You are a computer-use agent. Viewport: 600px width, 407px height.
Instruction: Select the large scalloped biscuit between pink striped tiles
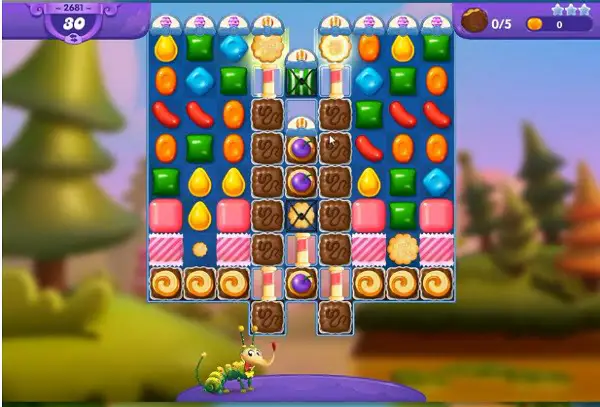402,248
